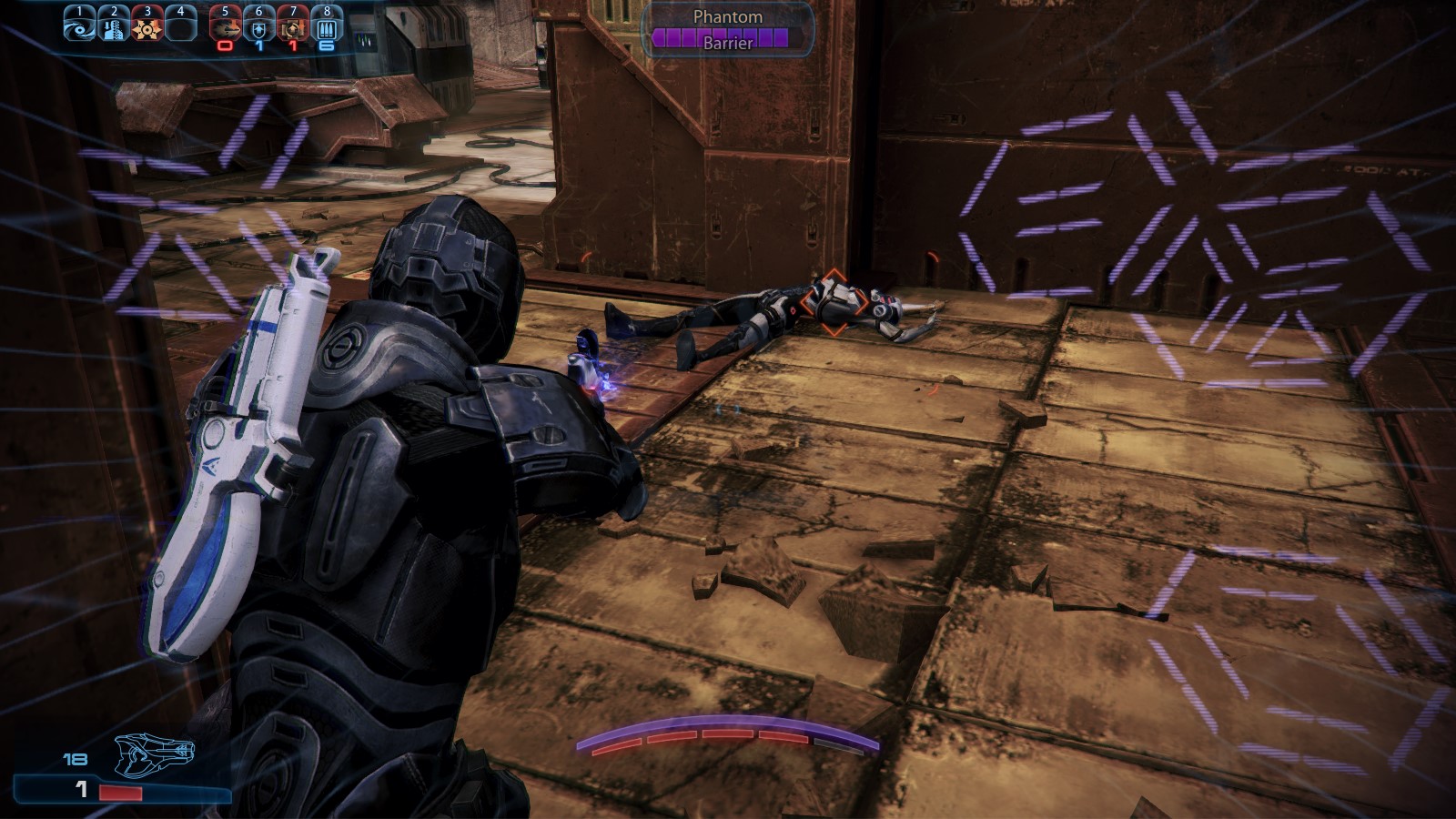The width and height of the screenshot is (1456, 819).
Task: Select the equipped pistol weapon icon
Action: click(155, 753)
